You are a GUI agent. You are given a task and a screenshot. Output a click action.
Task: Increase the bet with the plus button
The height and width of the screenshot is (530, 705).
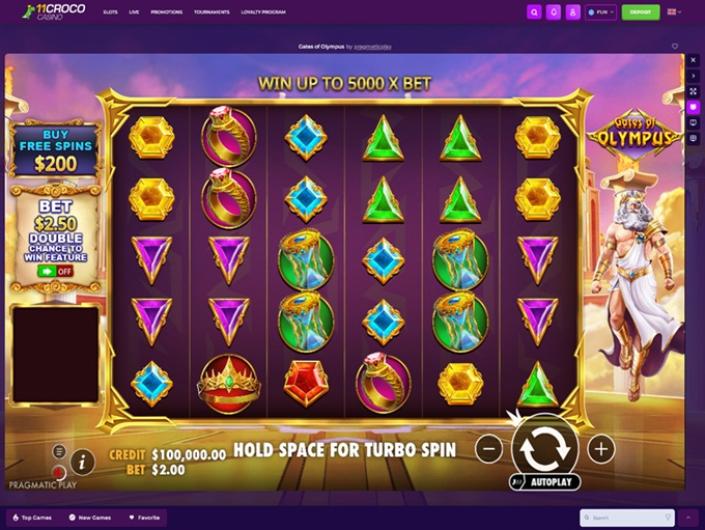coord(600,449)
